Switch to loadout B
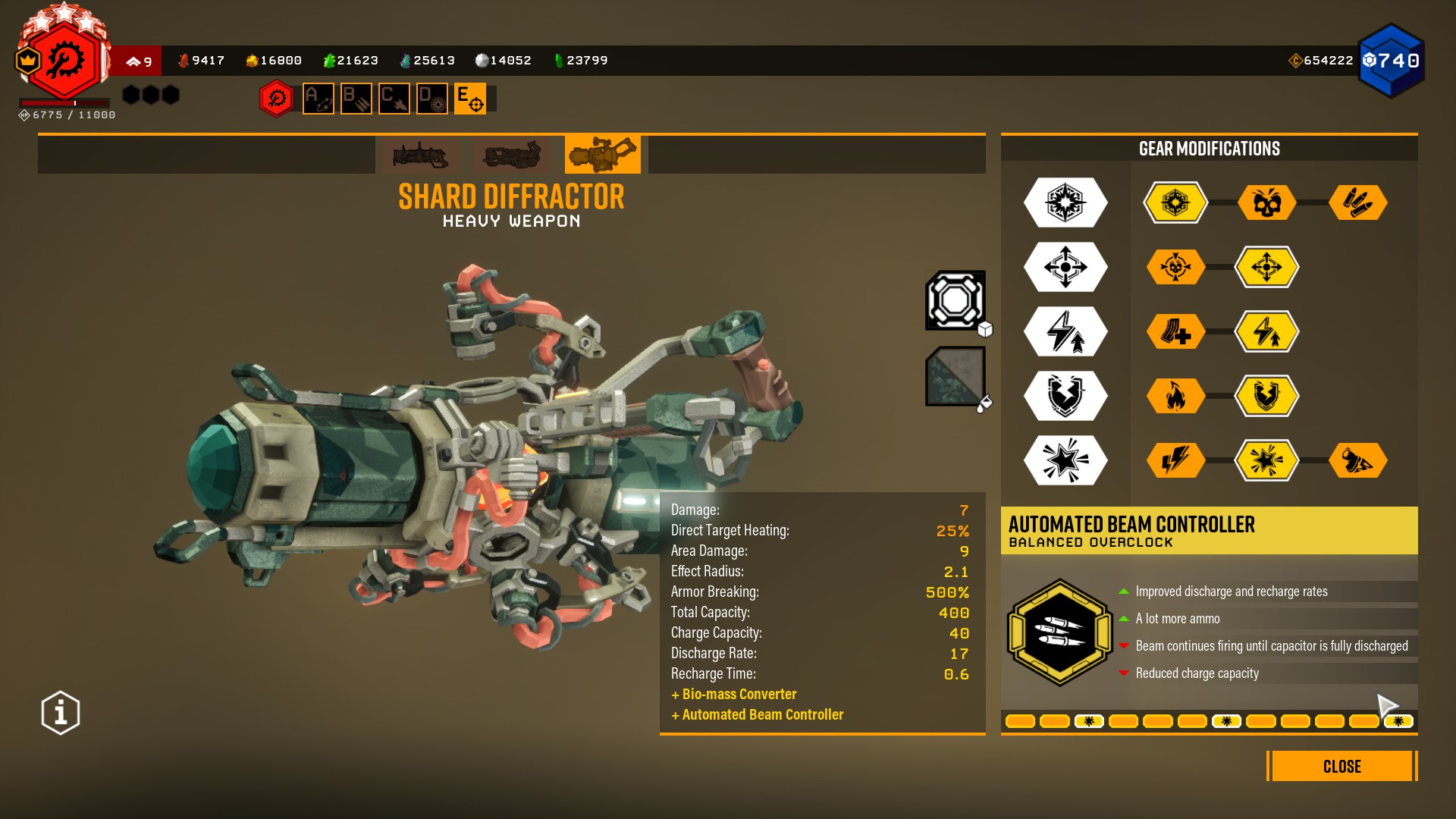This screenshot has width=1456, height=819. [x=356, y=99]
